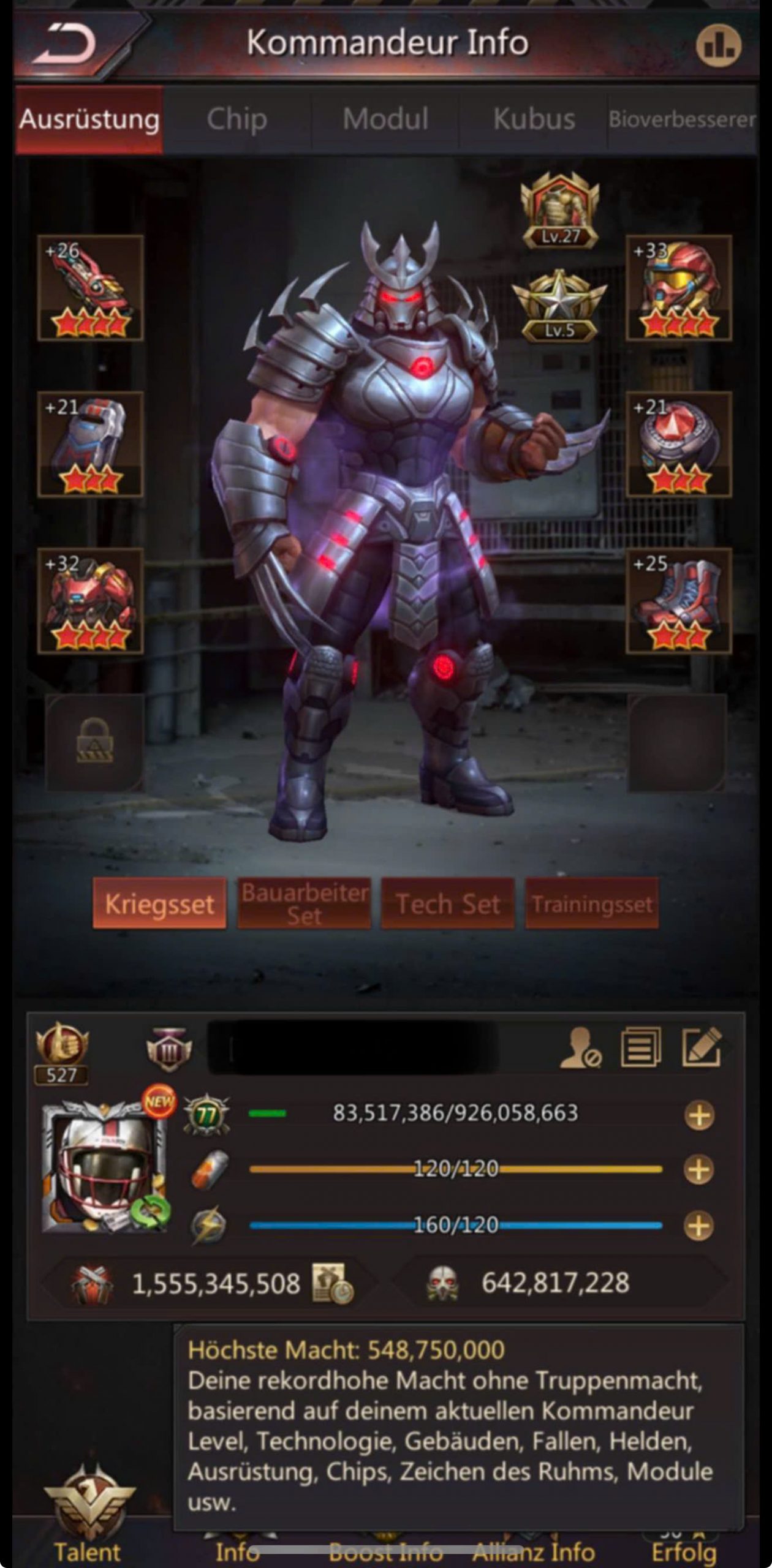
Task: Show the Bioverbesserer tab
Action: point(681,119)
